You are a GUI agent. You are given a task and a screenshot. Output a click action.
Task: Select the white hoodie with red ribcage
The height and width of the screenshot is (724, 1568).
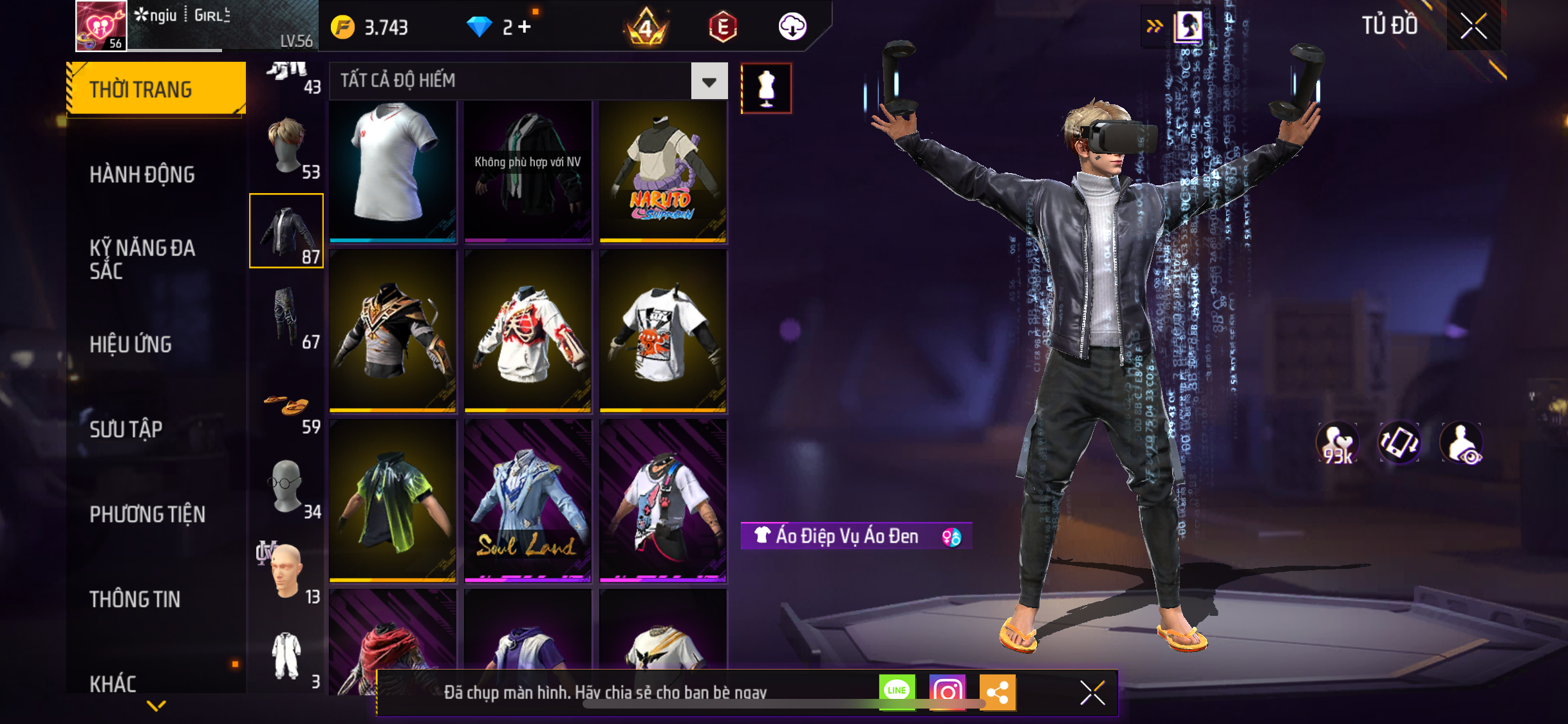[x=527, y=330]
